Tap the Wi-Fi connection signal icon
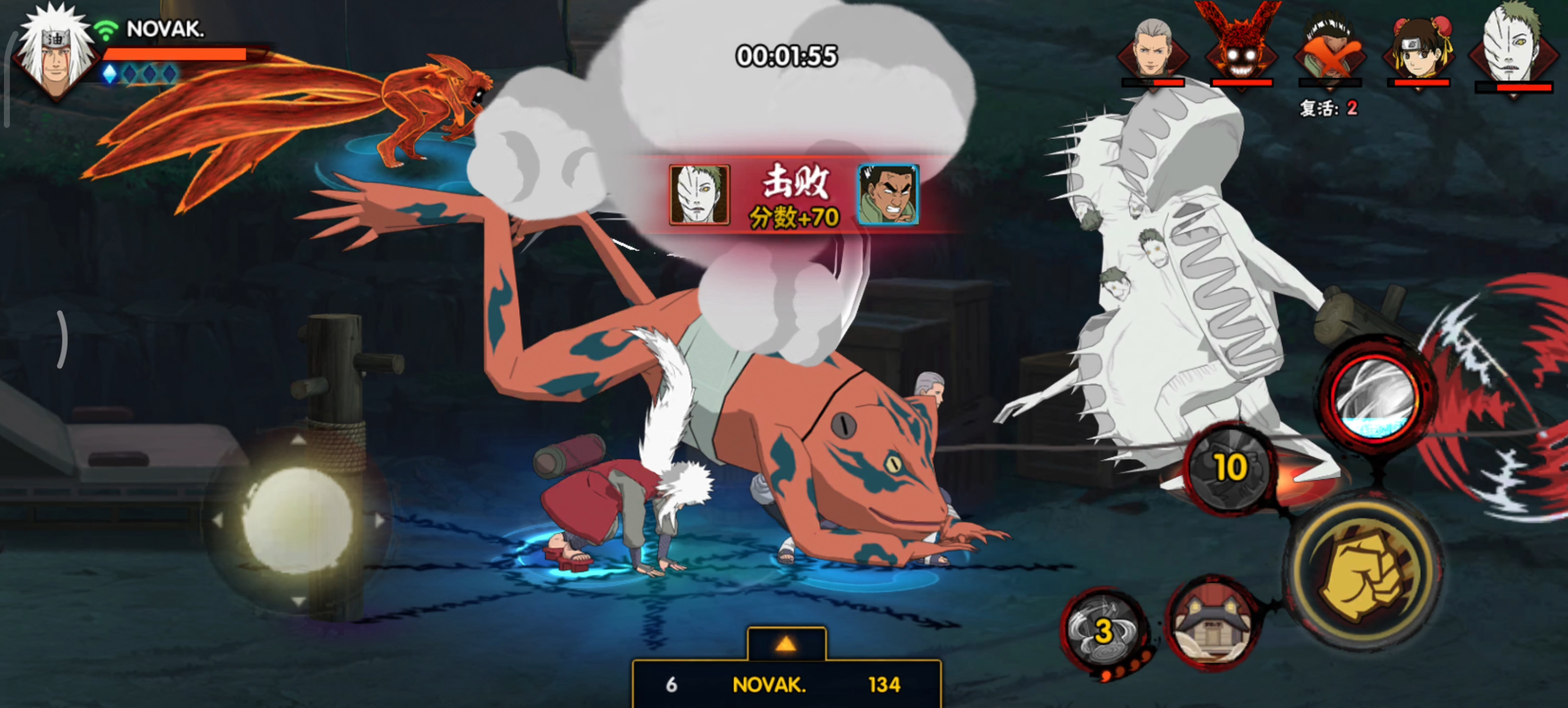 107,30
